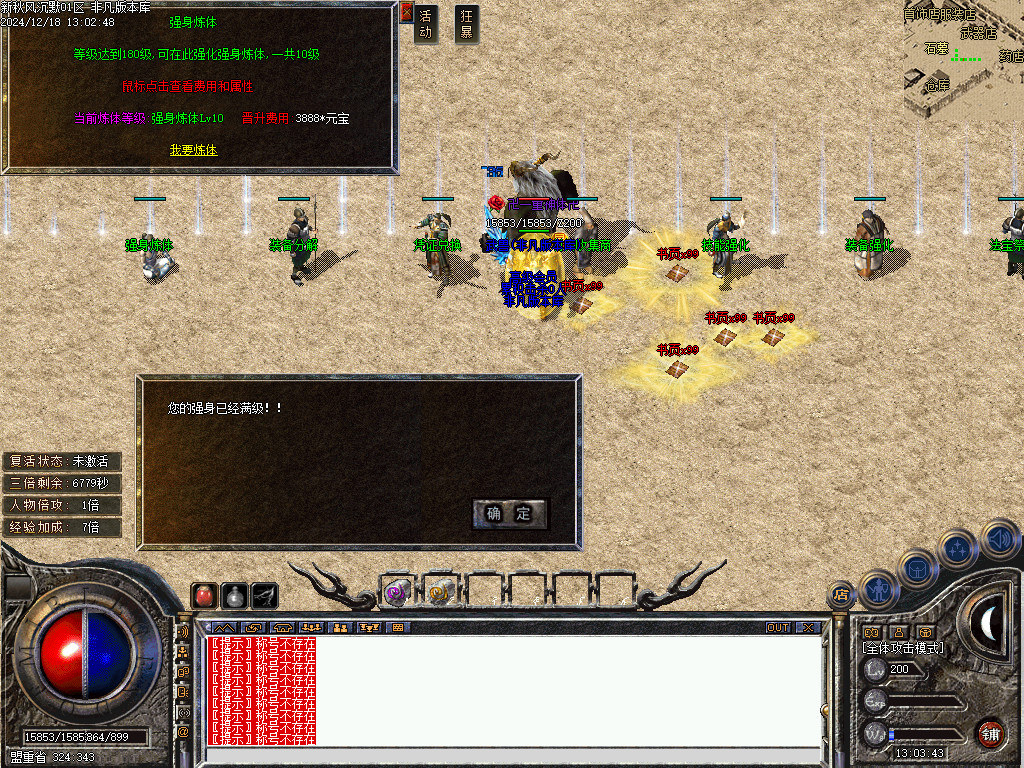Click the gray flask quick slot icon
The image size is (1024, 768).
[234, 595]
